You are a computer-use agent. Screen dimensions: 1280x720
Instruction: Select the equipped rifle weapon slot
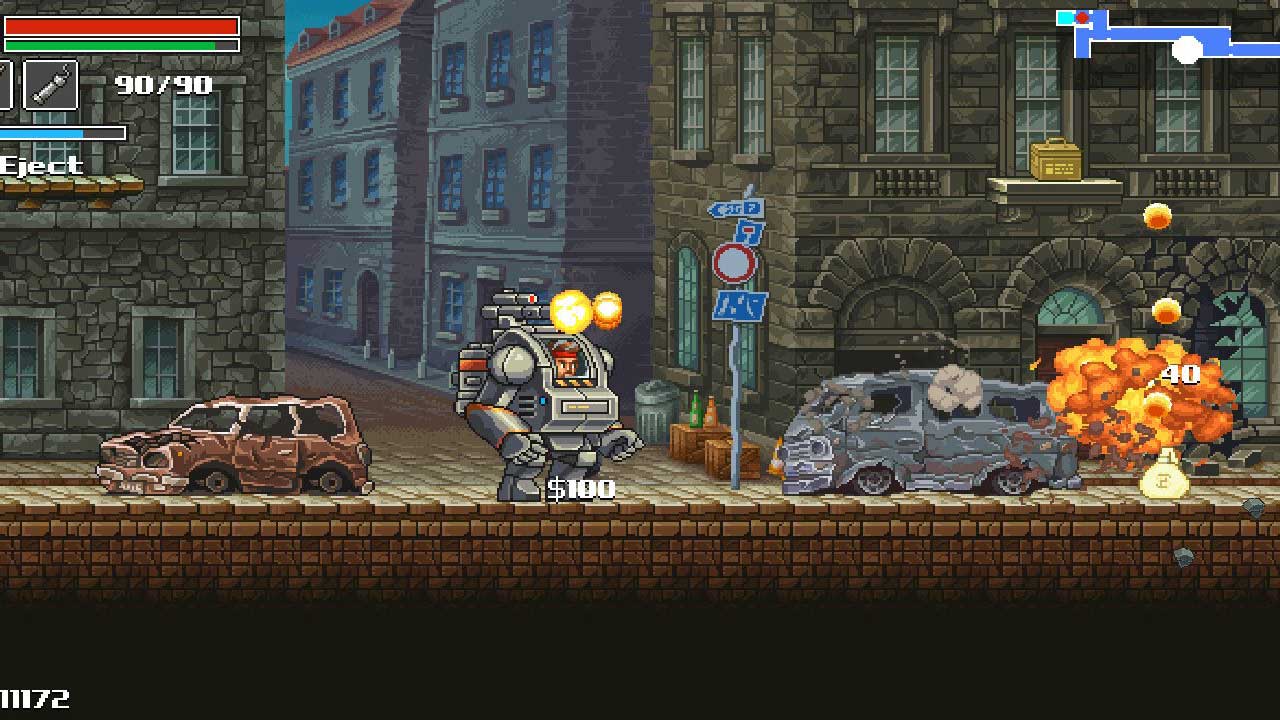tap(50, 84)
